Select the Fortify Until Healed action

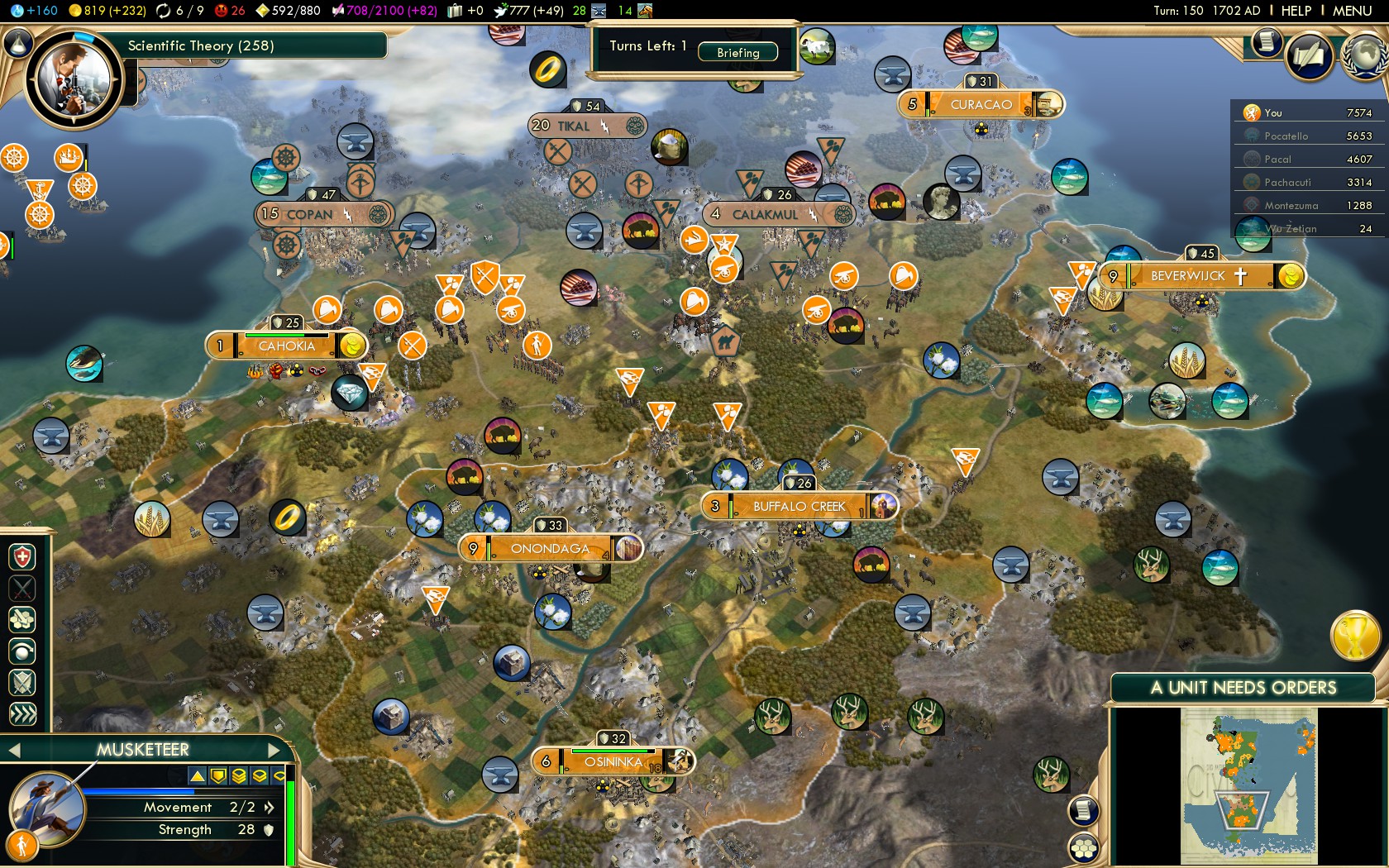point(22,556)
